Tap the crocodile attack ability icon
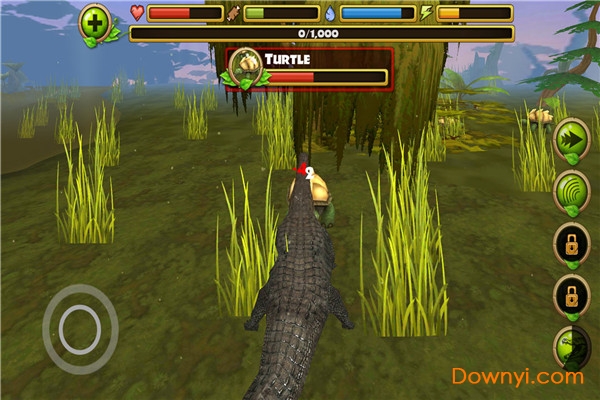This screenshot has height=400, width=600. [573, 349]
